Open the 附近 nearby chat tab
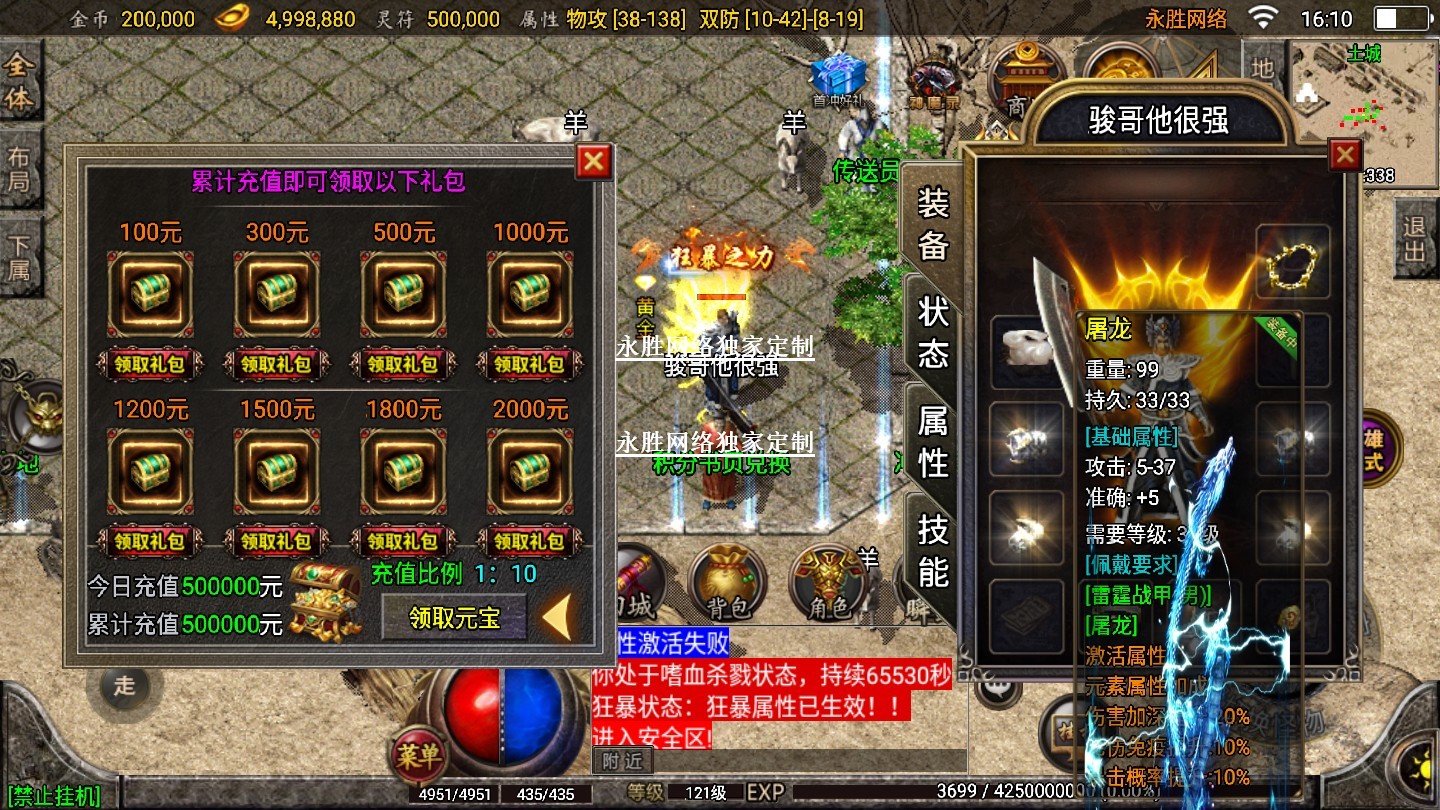 (622, 761)
